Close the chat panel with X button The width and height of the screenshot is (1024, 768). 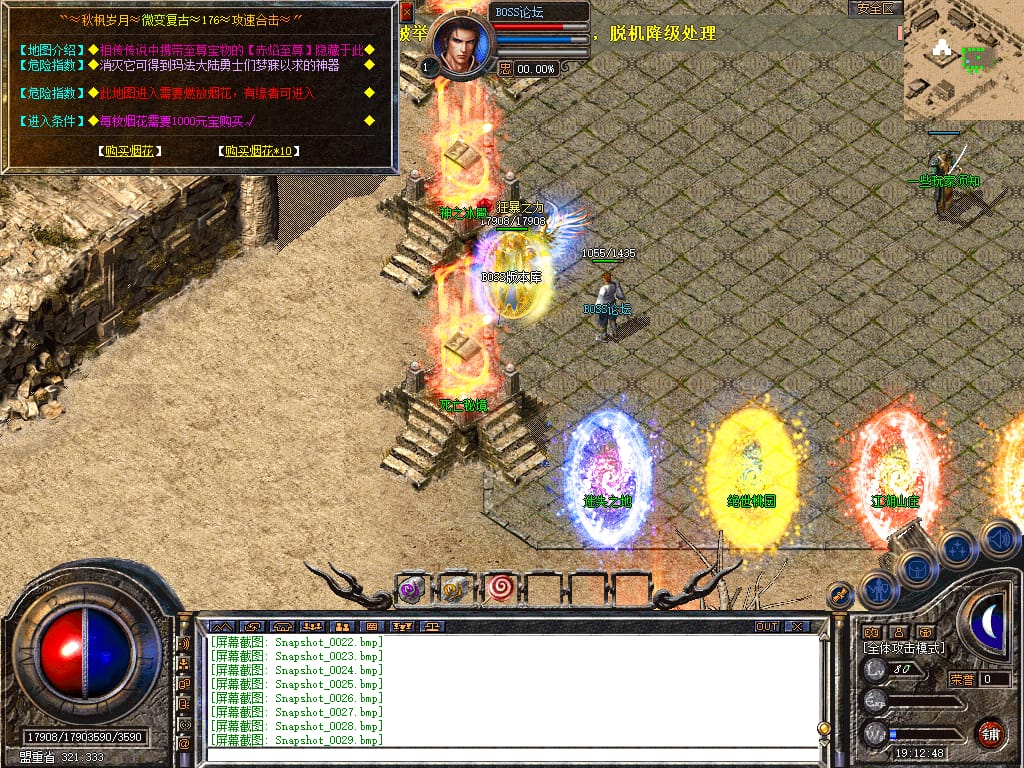(x=796, y=626)
